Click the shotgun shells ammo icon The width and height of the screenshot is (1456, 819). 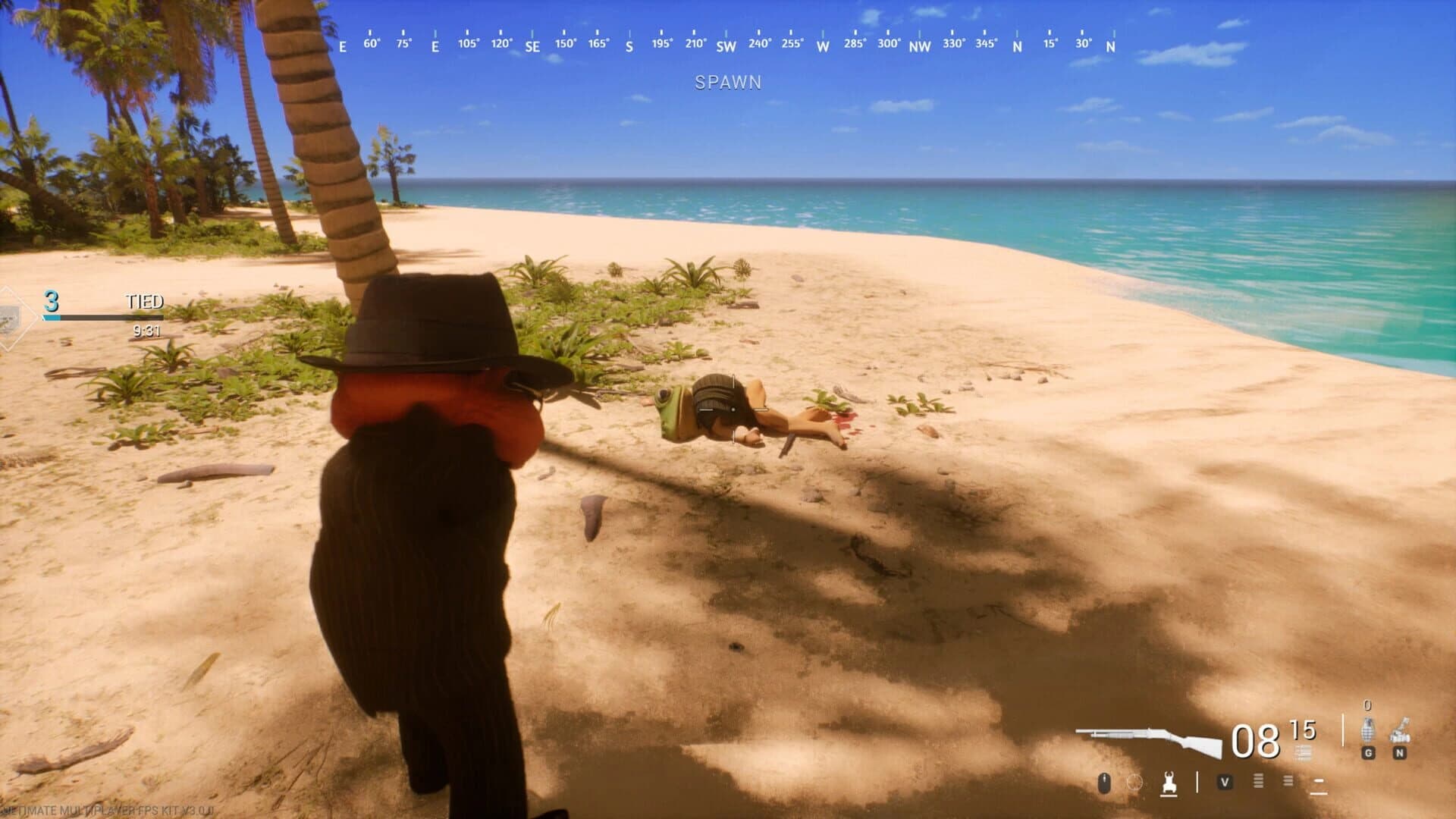(1303, 752)
